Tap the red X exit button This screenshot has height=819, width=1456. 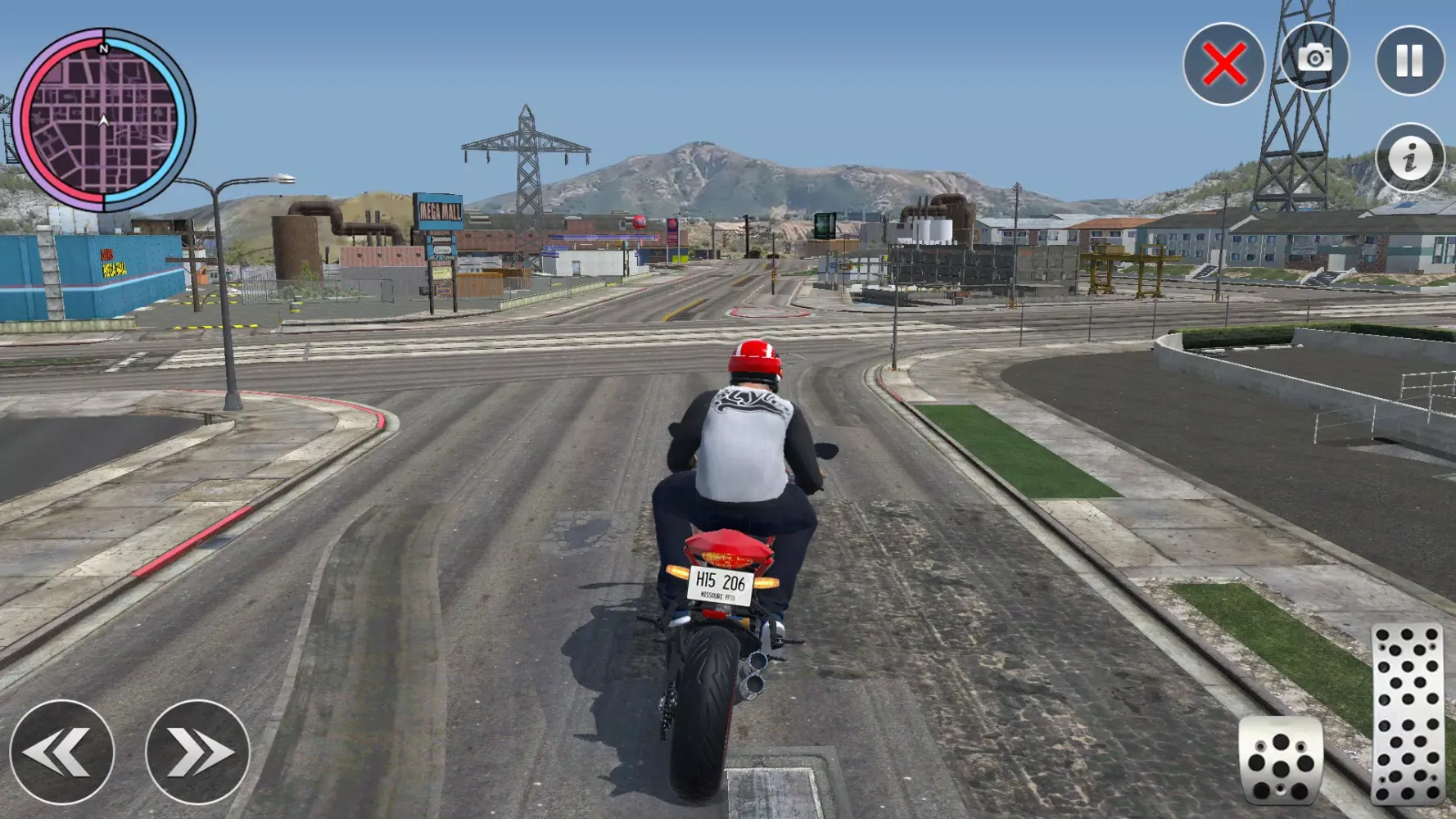coord(1223,64)
